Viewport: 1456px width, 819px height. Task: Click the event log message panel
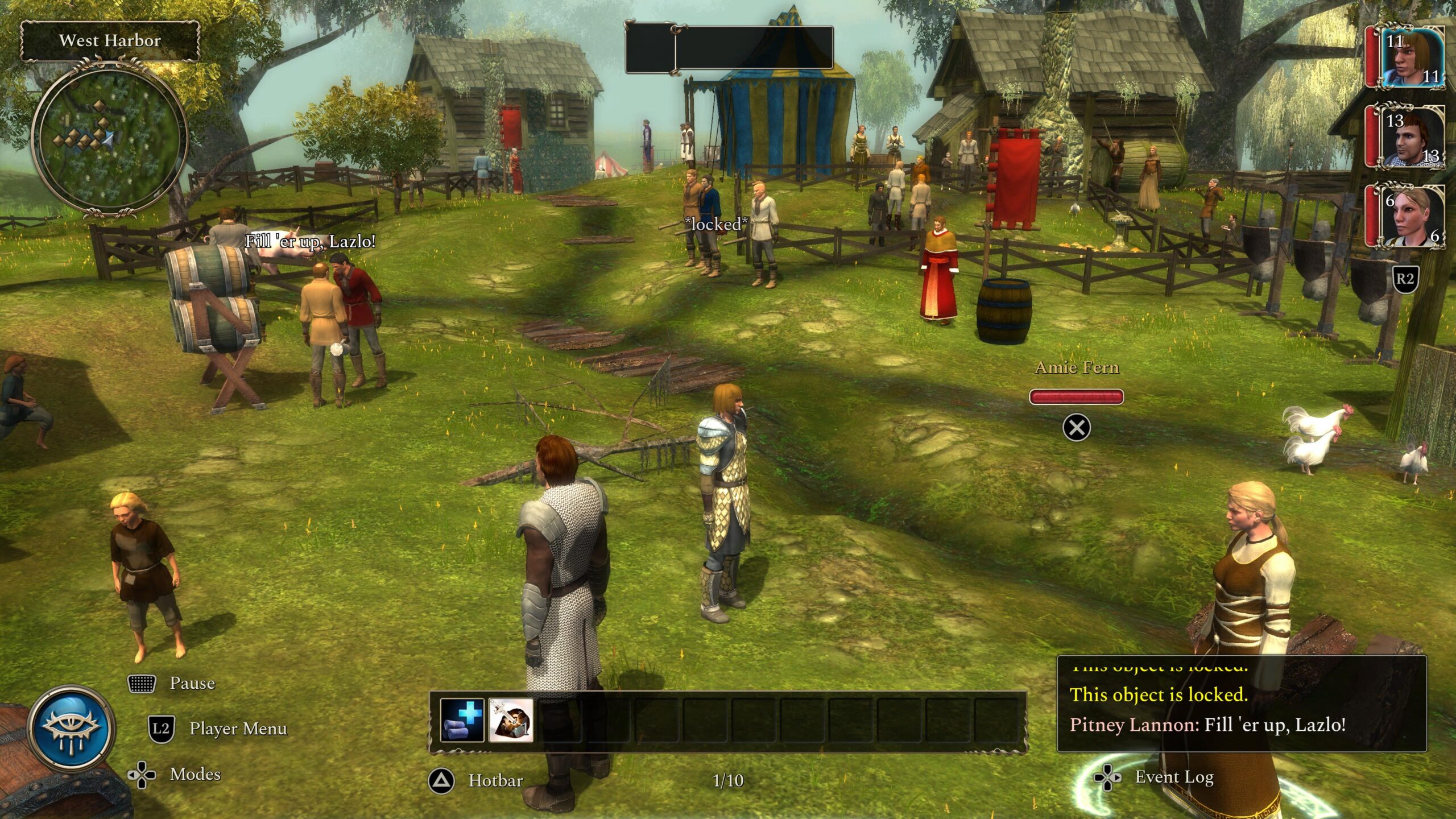pyautogui.click(x=1241, y=704)
